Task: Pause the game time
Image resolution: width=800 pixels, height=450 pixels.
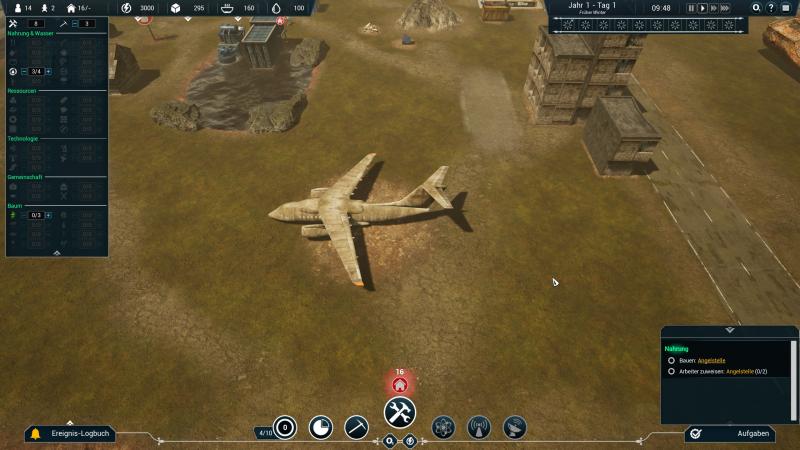Action: coord(691,8)
